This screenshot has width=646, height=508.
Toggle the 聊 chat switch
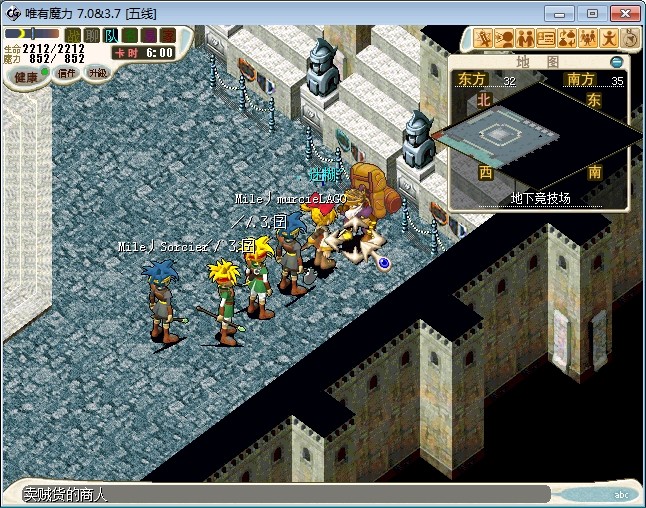coord(91,36)
